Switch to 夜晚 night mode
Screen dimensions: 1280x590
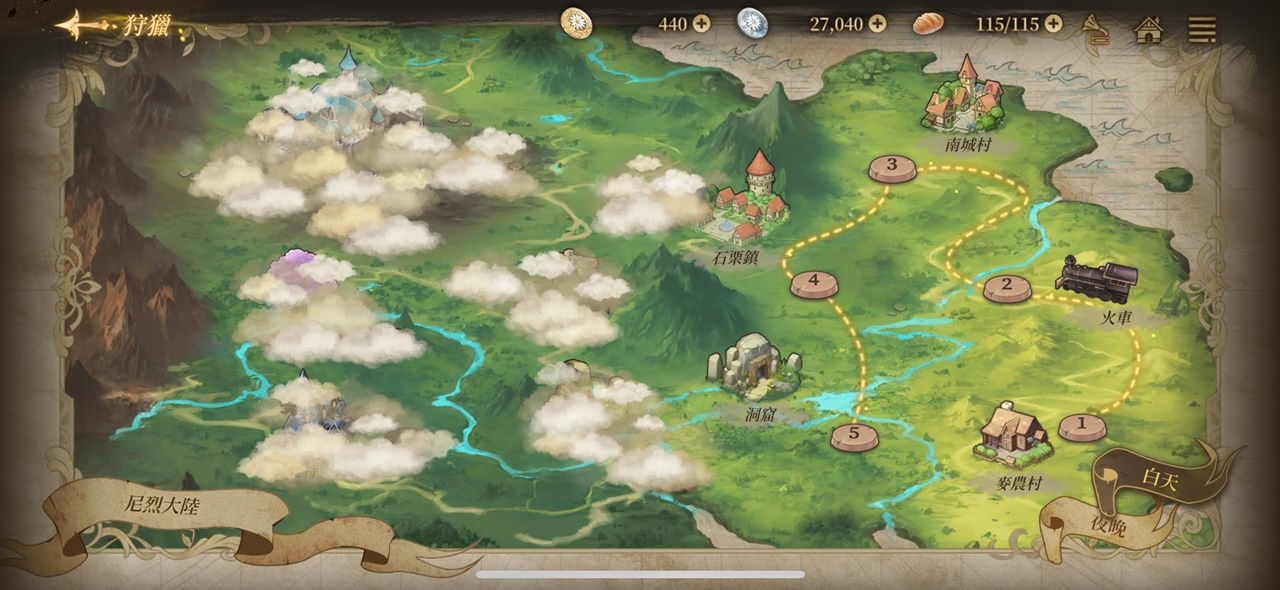(1107, 526)
